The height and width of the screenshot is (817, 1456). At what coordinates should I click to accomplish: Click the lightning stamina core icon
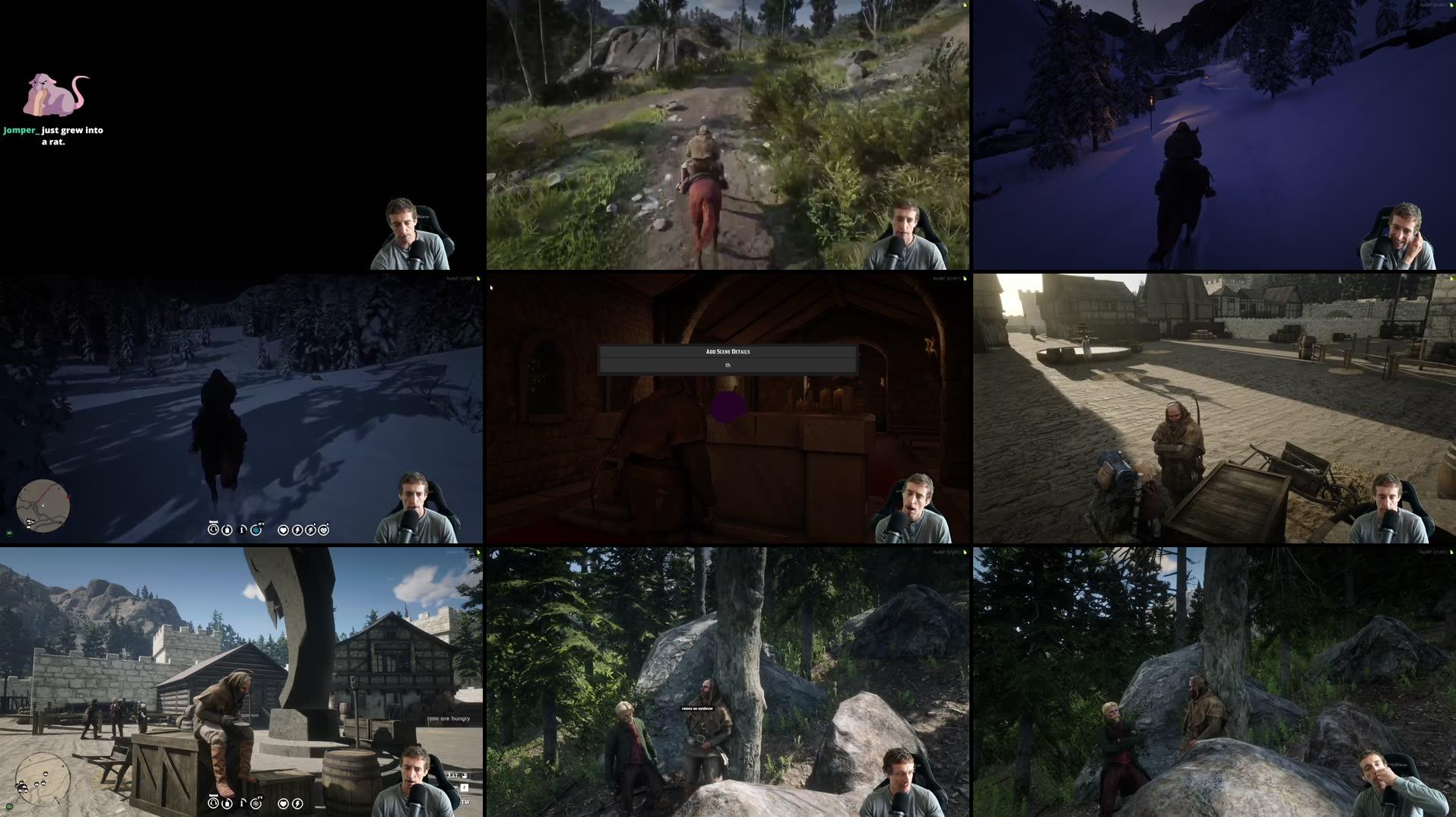(x=299, y=530)
